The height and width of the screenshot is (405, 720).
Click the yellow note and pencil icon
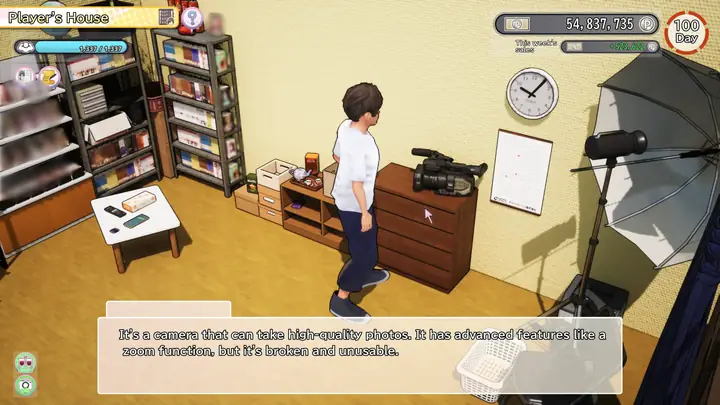tap(49, 75)
